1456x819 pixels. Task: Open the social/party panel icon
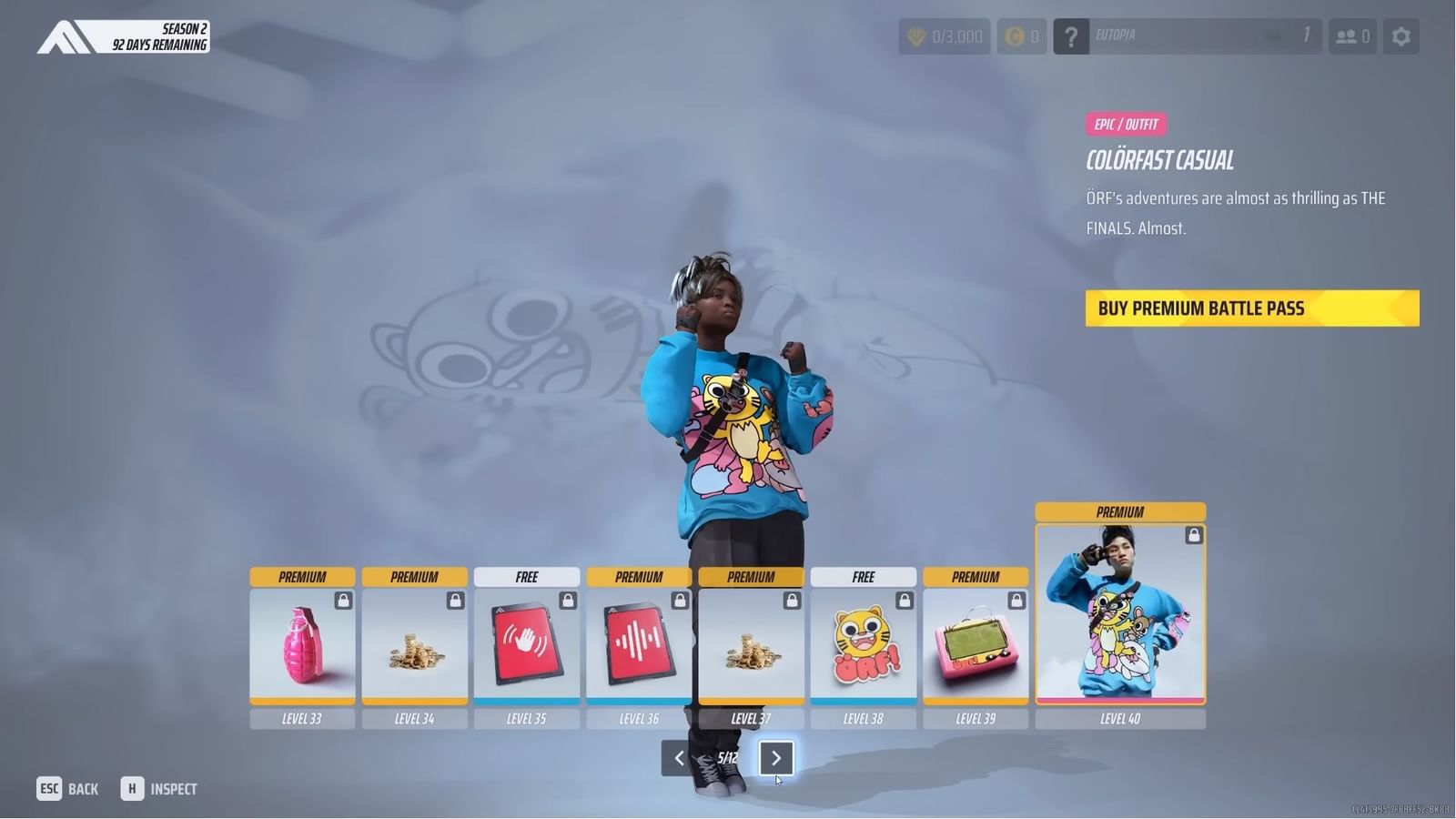(1352, 36)
